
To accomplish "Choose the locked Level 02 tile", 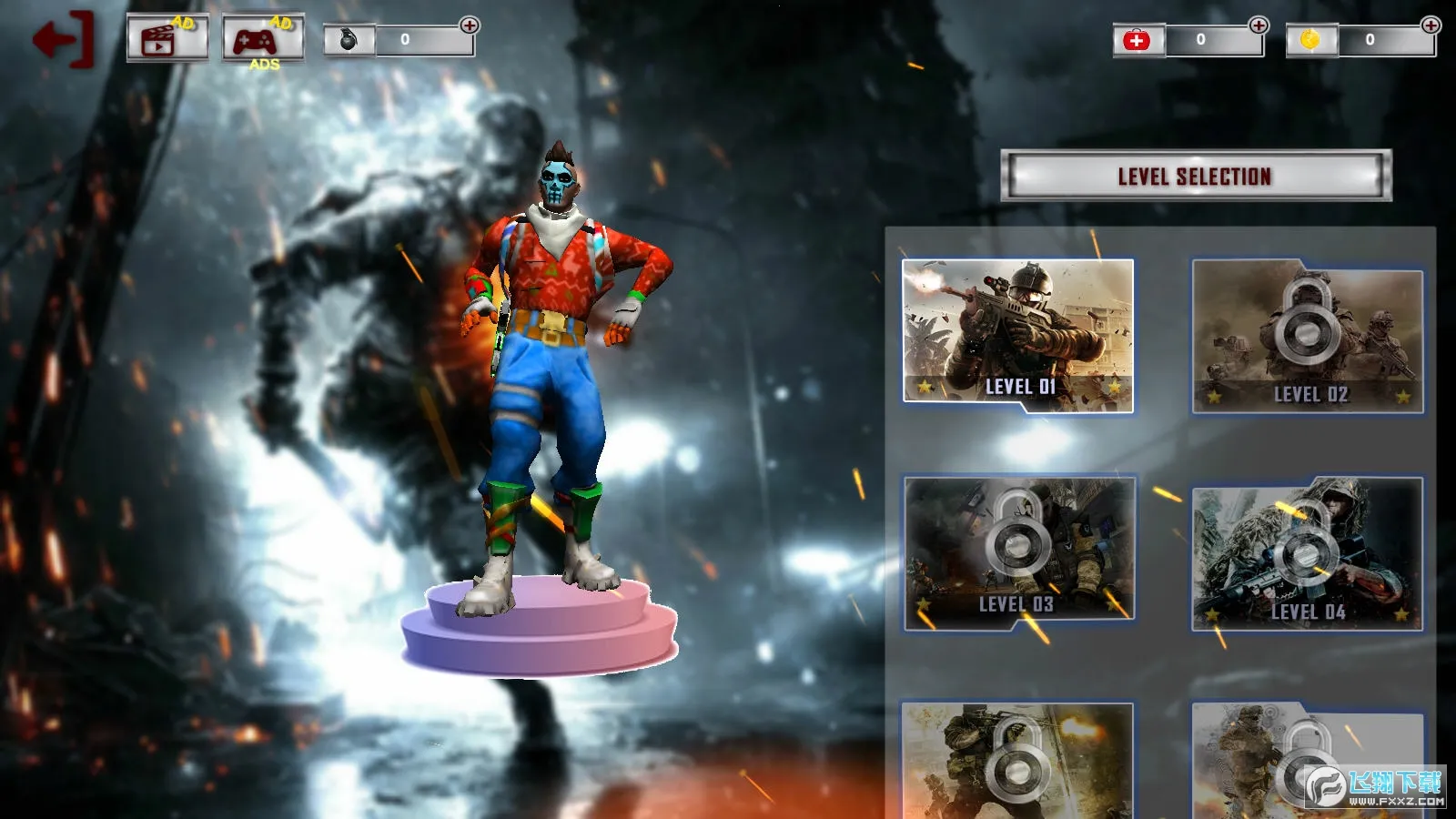I will [1308, 335].
